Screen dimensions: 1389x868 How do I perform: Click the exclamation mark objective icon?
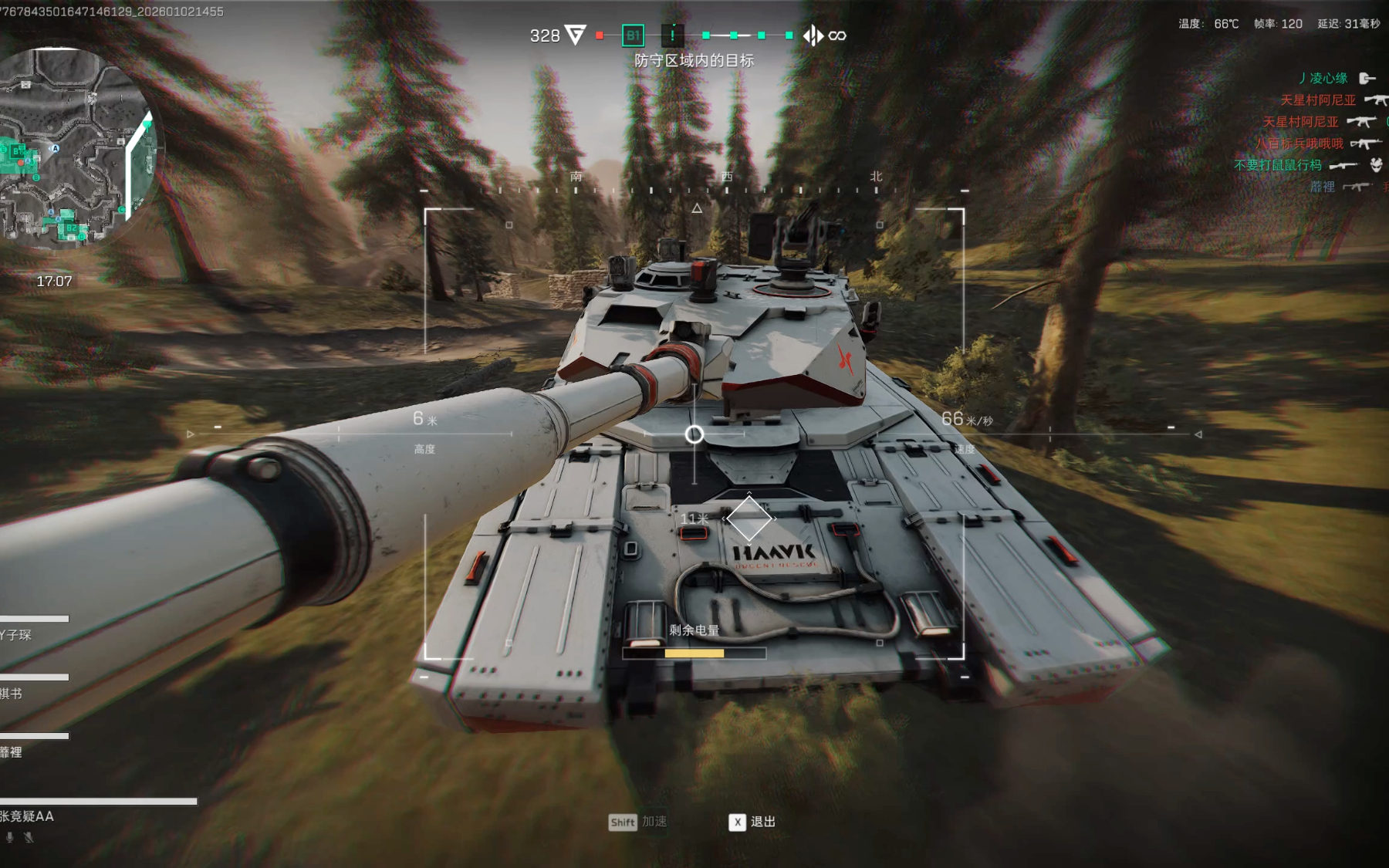[673, 35]
